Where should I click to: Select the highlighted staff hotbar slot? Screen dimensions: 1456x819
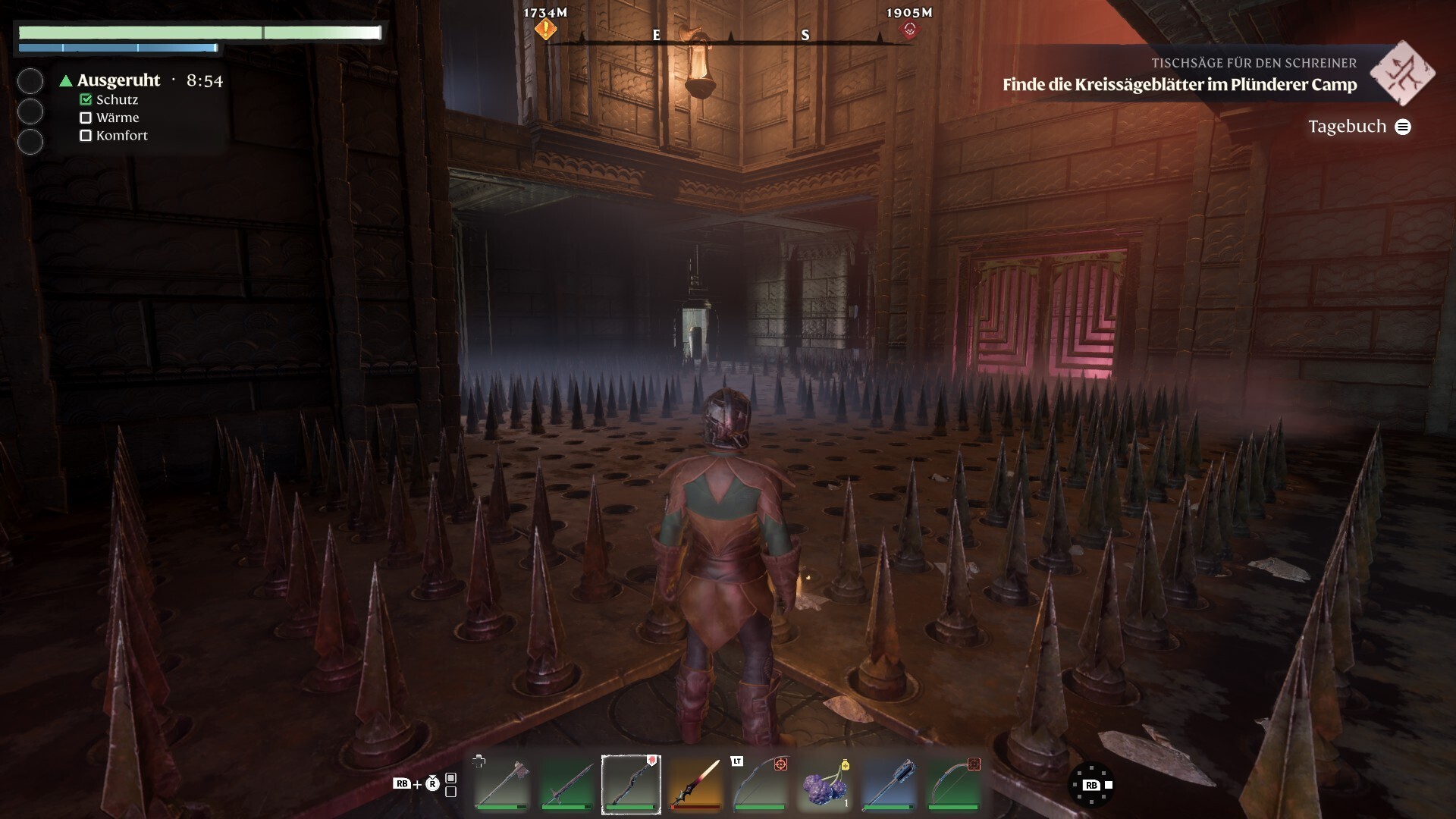[631, 784]
